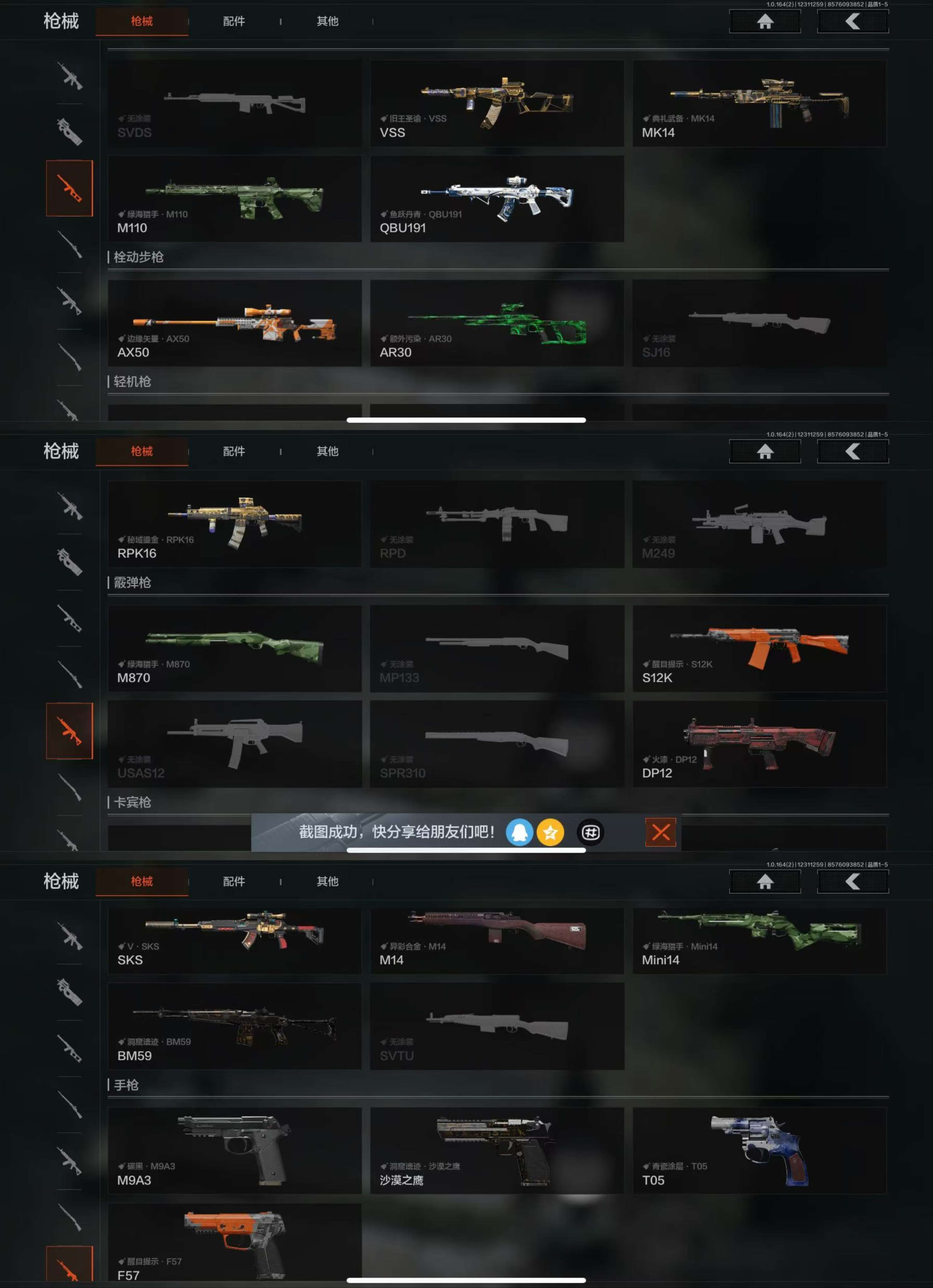Open the Mini14 weapon tile
This screenshot has height=1288, width=933.
pyautogui.click(x=759, y=940)
